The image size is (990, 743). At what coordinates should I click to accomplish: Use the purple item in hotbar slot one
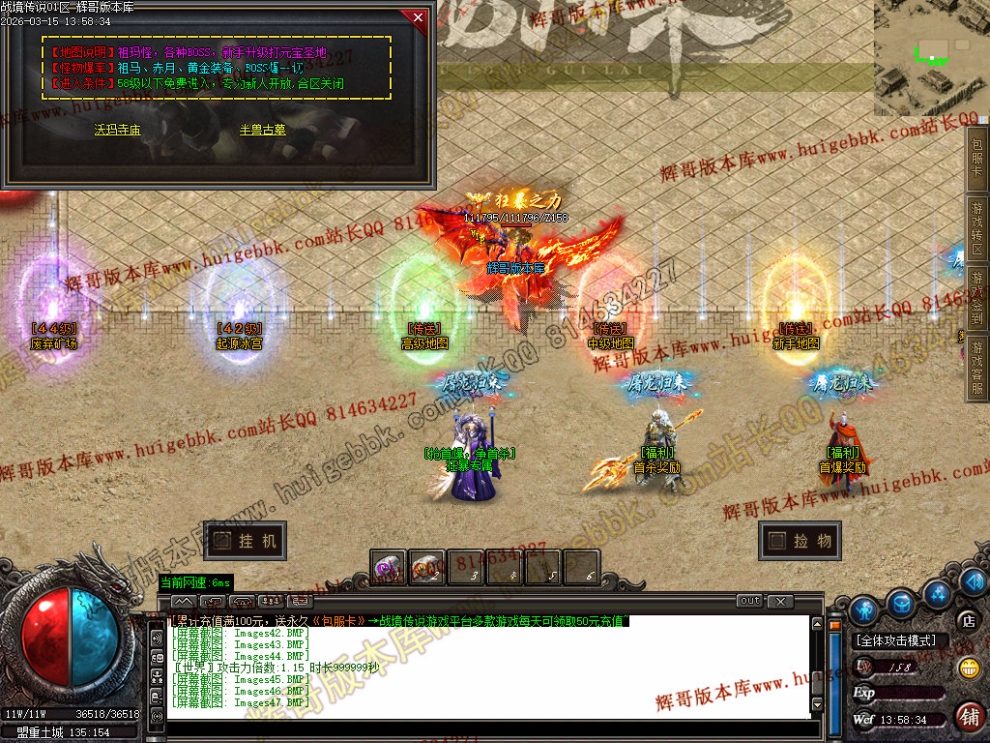tap(387, 568)
